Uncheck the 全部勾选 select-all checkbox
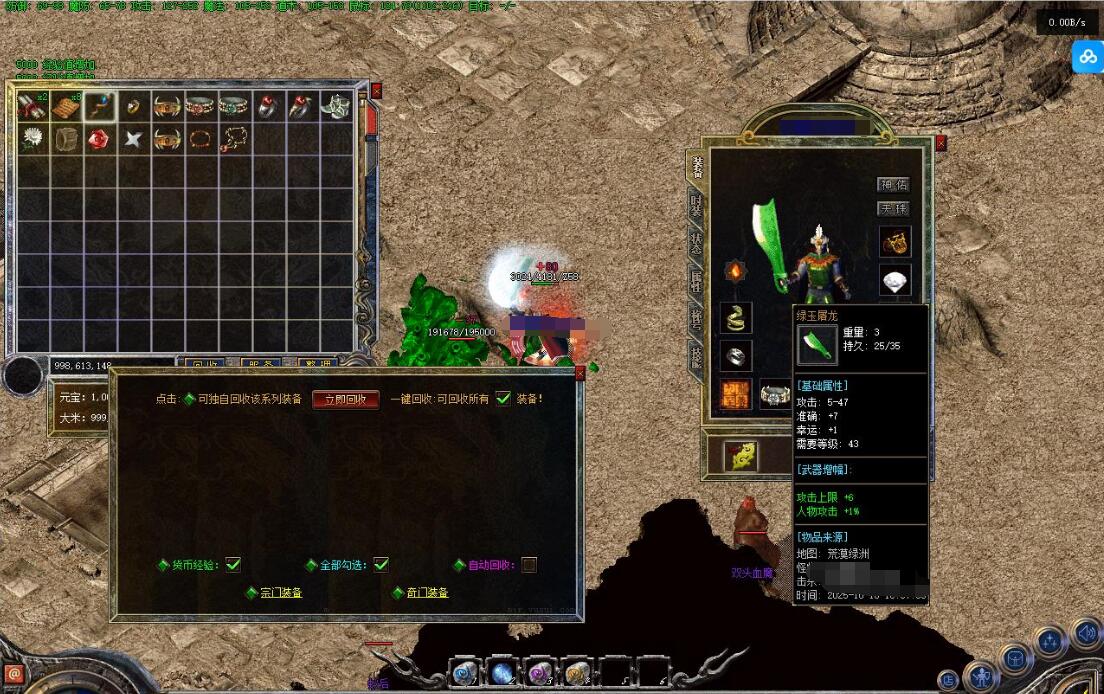The height and width of the screenshot is (694, 1104). tap(381, 565)
